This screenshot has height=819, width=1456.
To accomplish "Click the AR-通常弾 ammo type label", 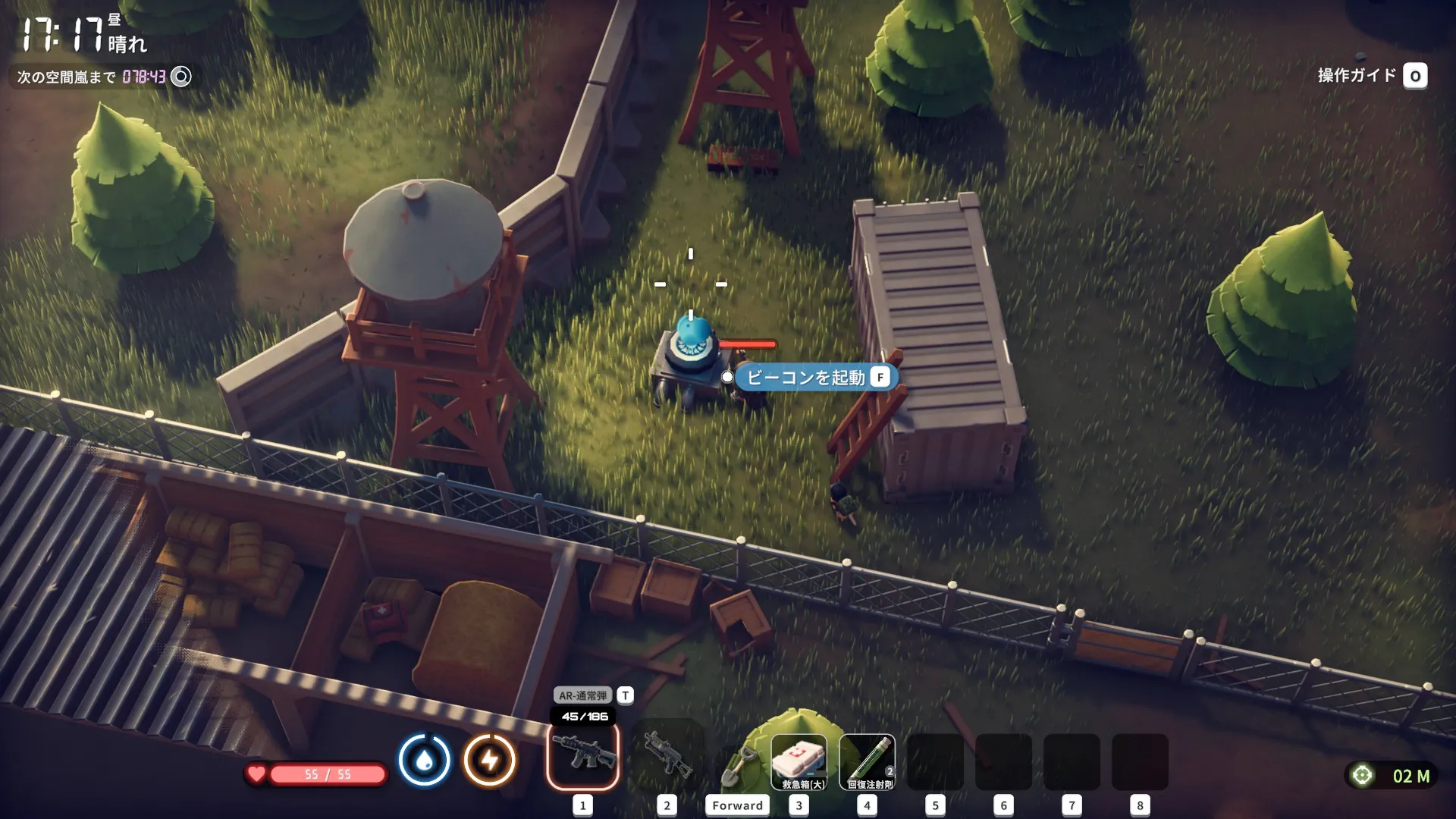I will [582, 695].
